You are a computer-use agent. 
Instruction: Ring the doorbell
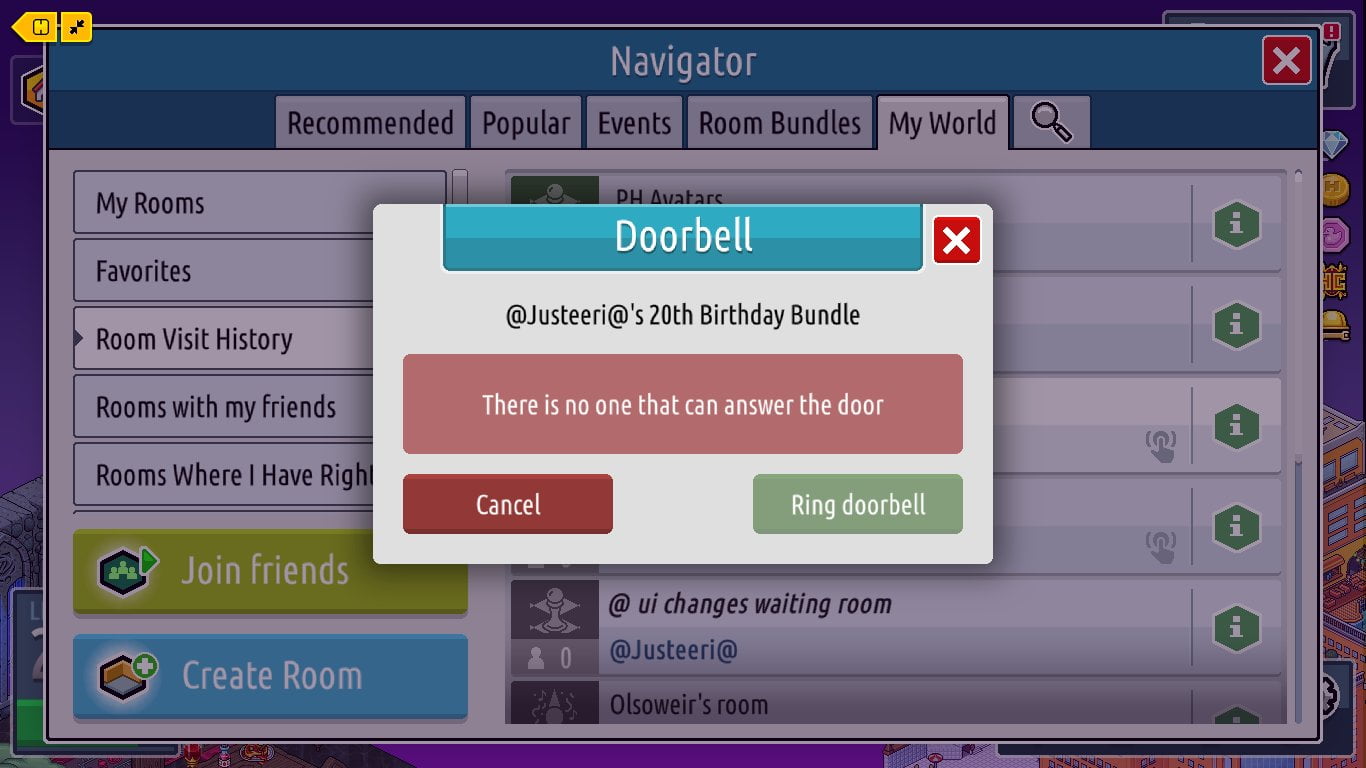point(857,504)
